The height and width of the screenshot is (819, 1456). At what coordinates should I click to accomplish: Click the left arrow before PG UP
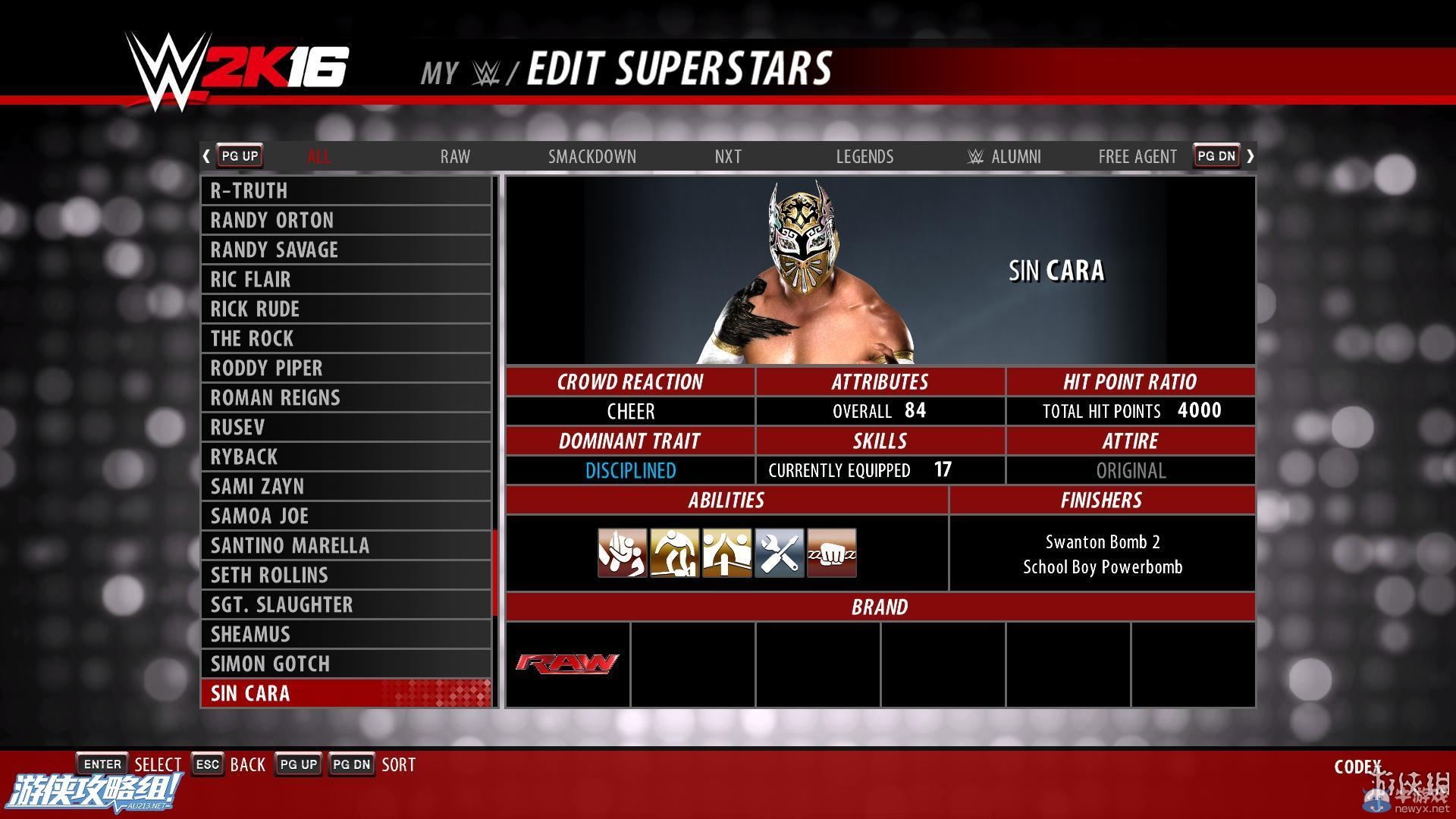pyautogui.click(x=206, y=155)
